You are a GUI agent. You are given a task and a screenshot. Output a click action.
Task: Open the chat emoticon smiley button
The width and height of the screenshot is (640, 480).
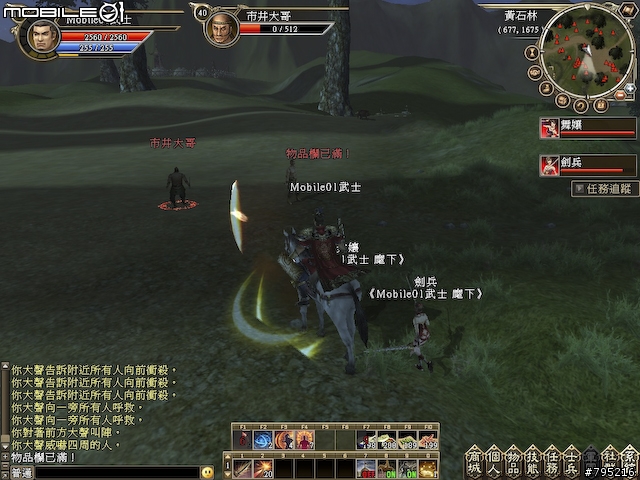207,471
